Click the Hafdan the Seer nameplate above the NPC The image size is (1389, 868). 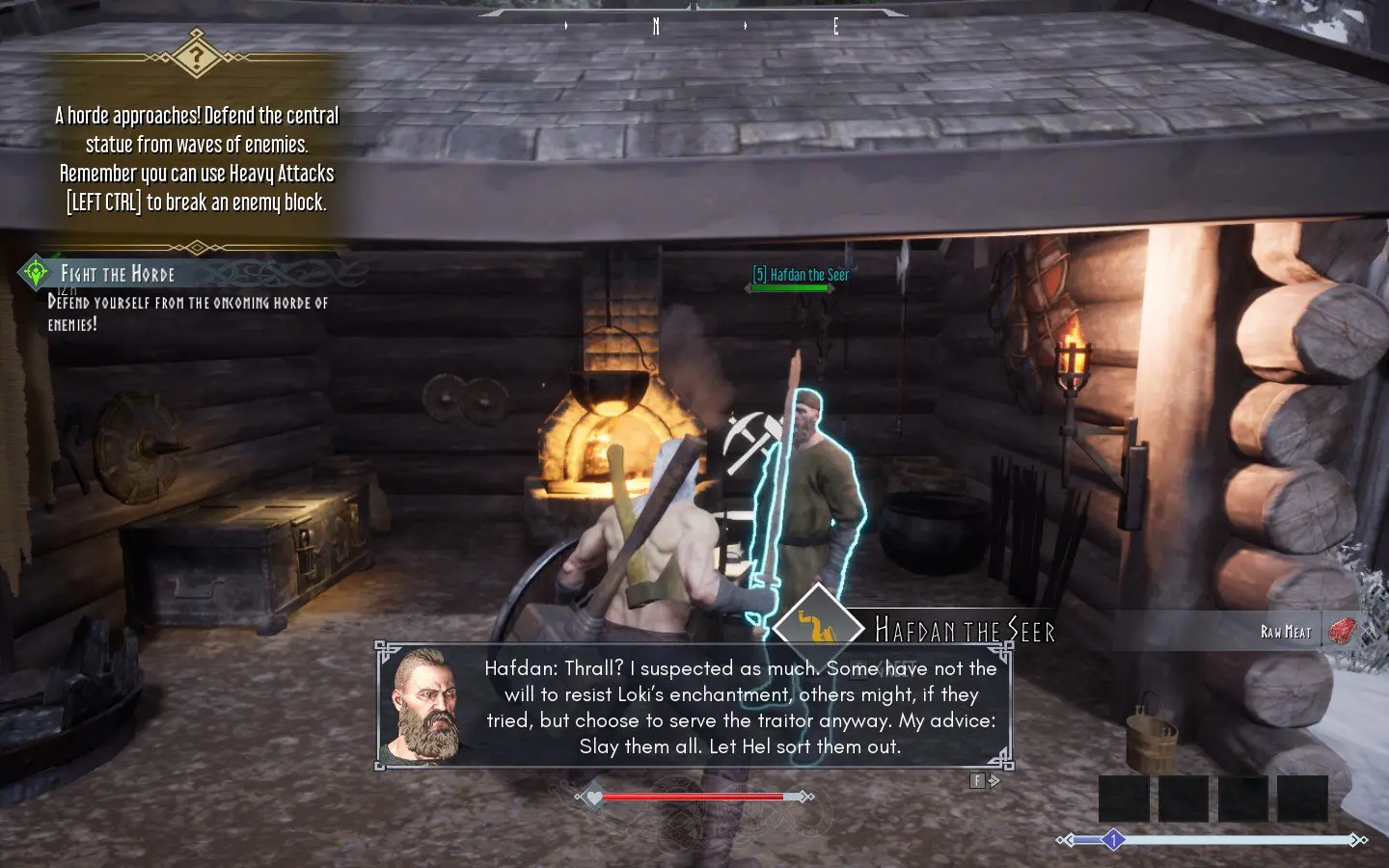(802, 275)
